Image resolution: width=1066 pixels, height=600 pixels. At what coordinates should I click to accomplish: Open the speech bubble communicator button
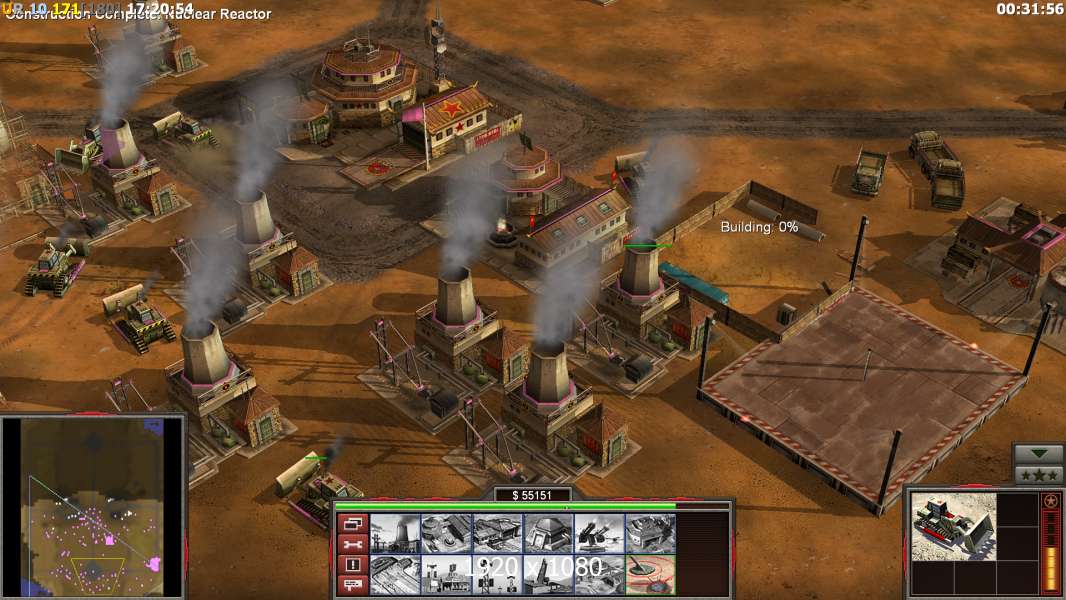[x=352, y=585]
